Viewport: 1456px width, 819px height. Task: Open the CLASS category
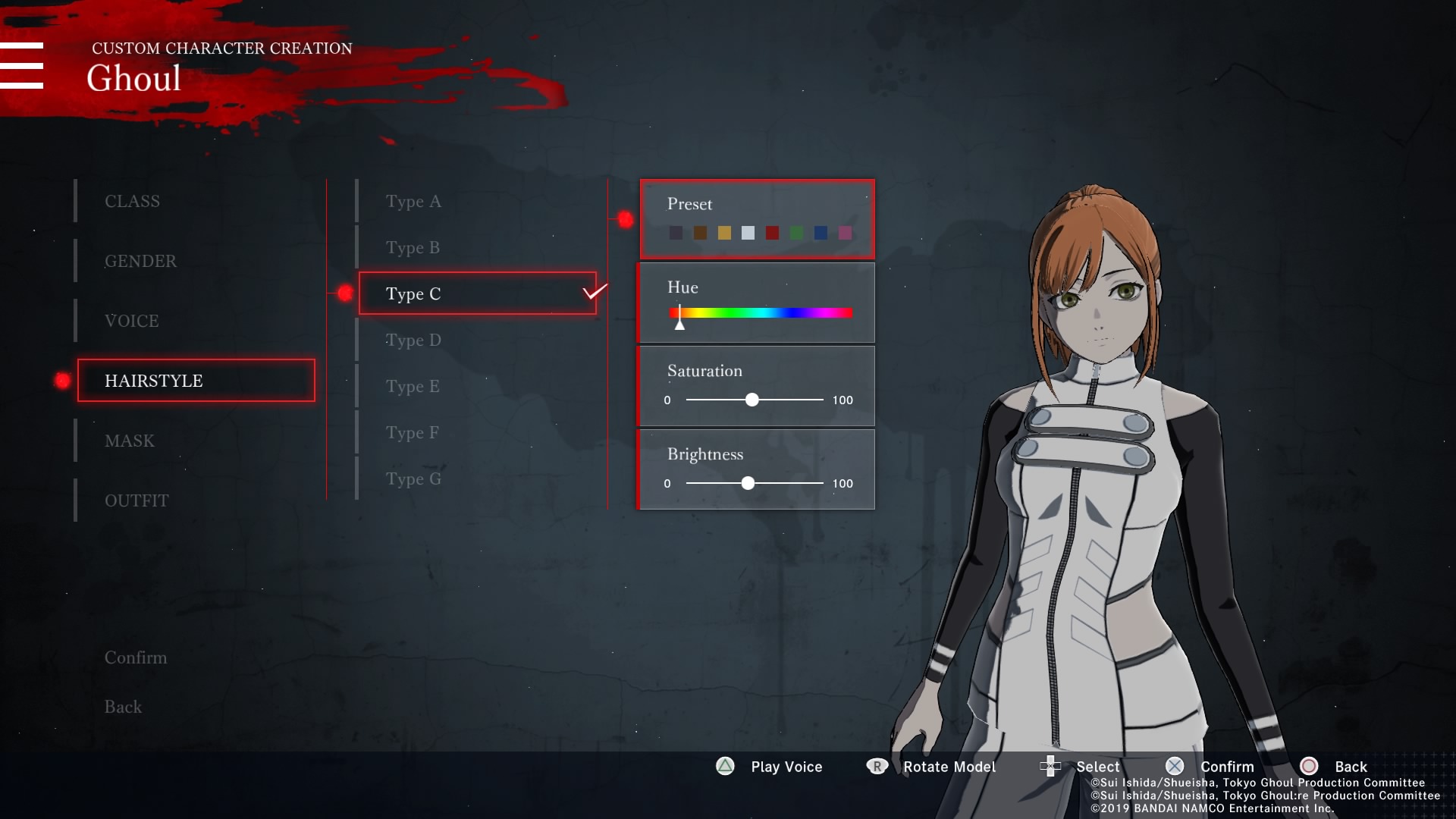133,202
